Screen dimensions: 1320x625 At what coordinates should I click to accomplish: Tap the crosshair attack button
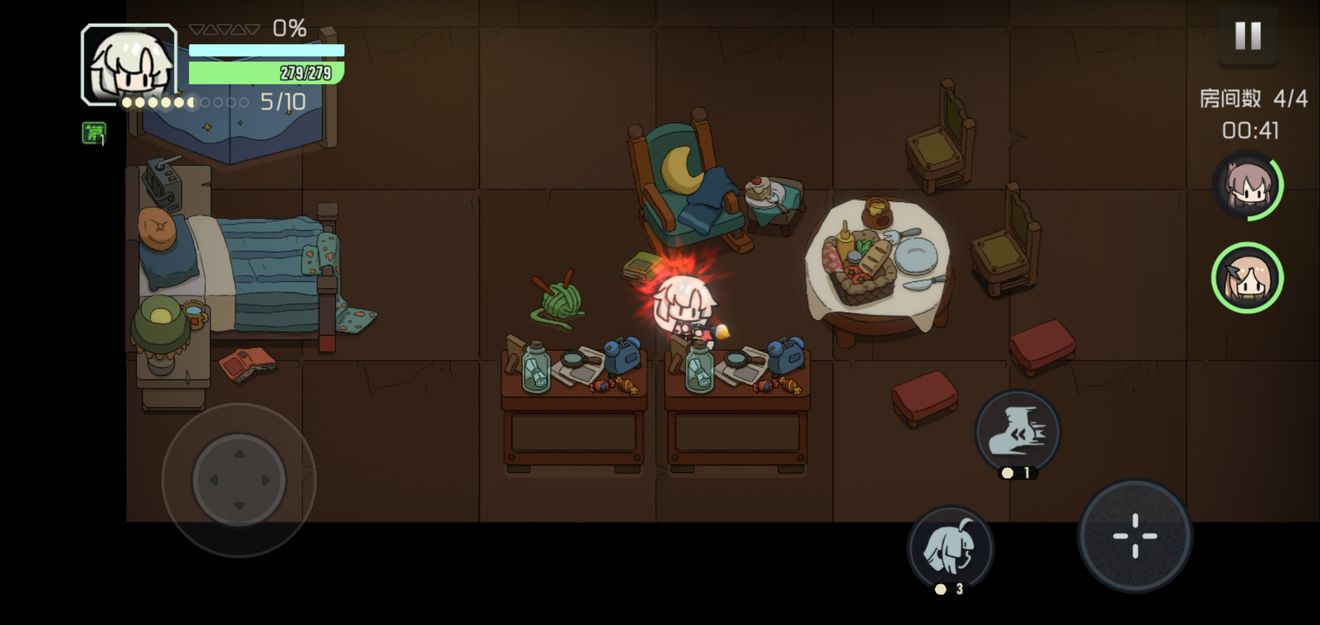[x=1134, y=536]
